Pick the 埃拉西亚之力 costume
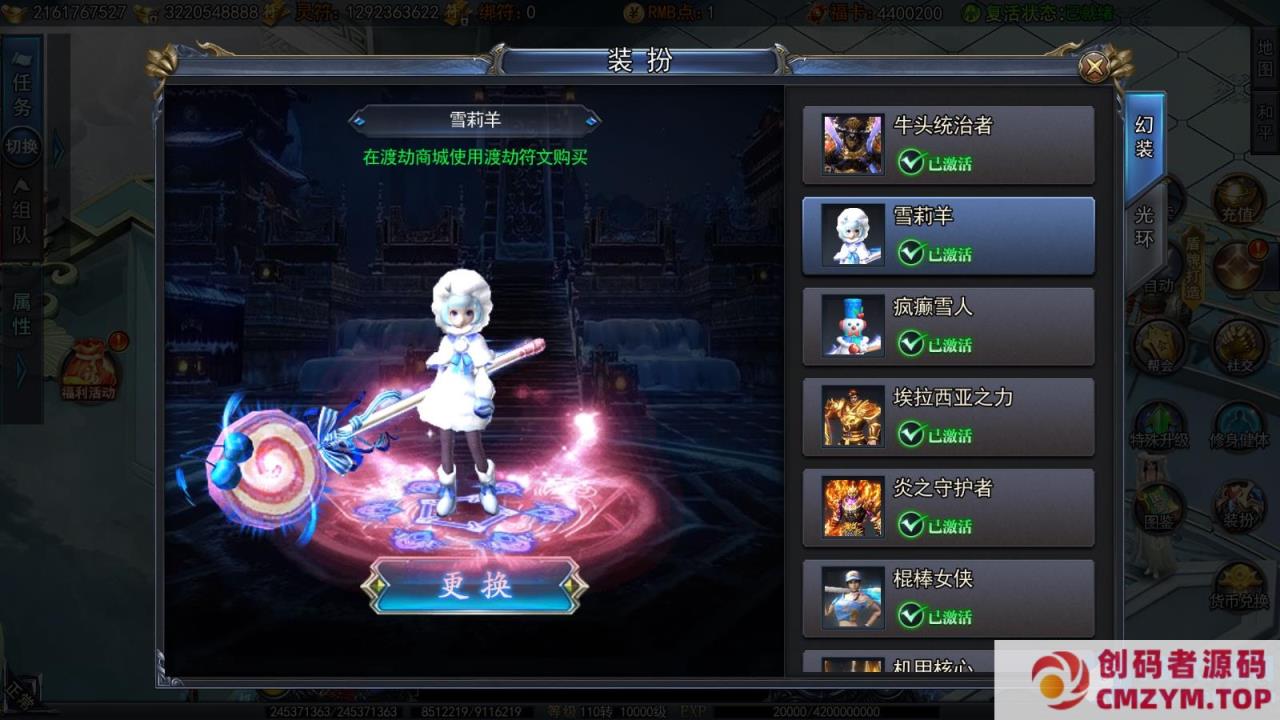The image size is (1280, 720). [948, 417]
